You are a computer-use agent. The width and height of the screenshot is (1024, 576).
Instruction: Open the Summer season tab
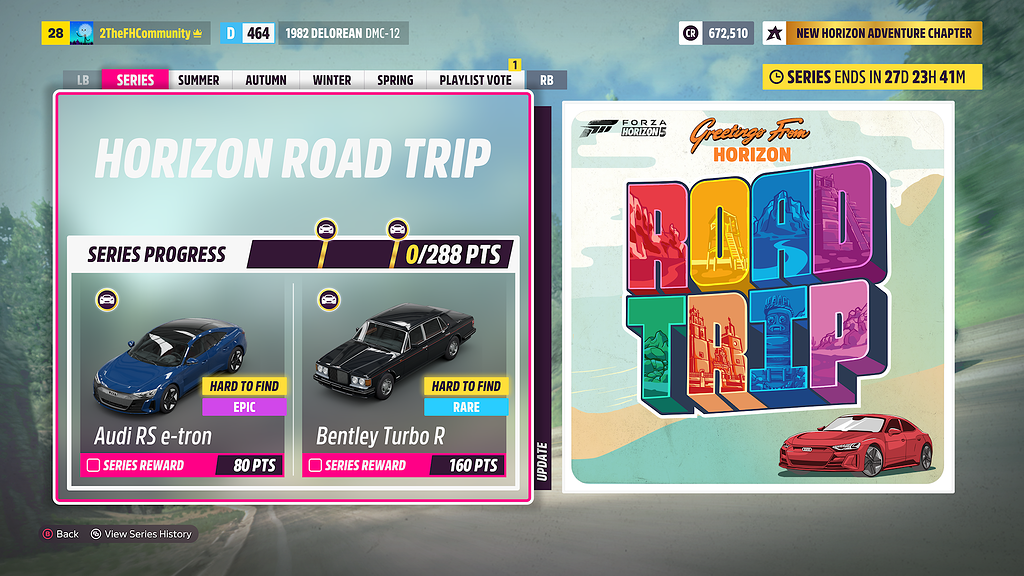click(198, 80)
